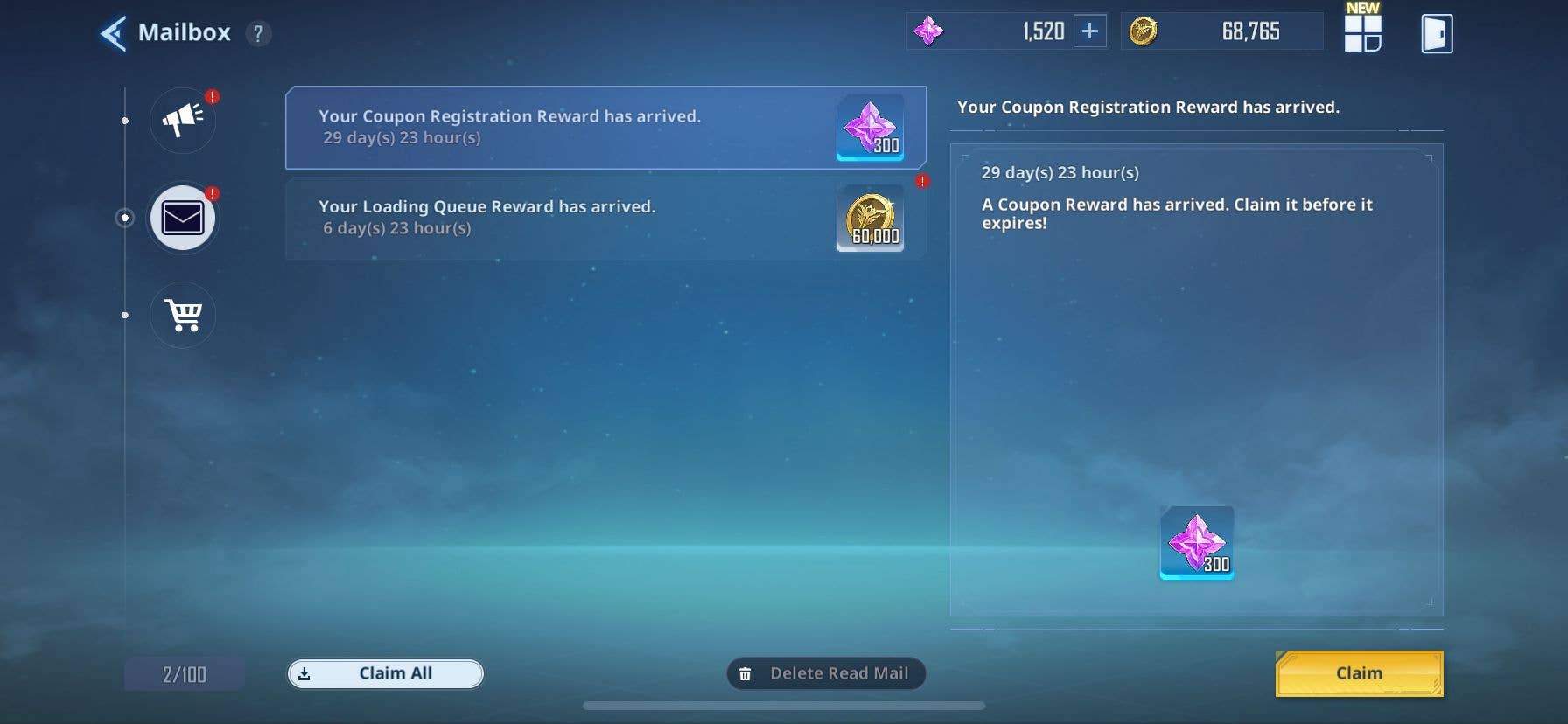
Task: Switch to the megaphone announcements tab
Action: tap(183, 120)
